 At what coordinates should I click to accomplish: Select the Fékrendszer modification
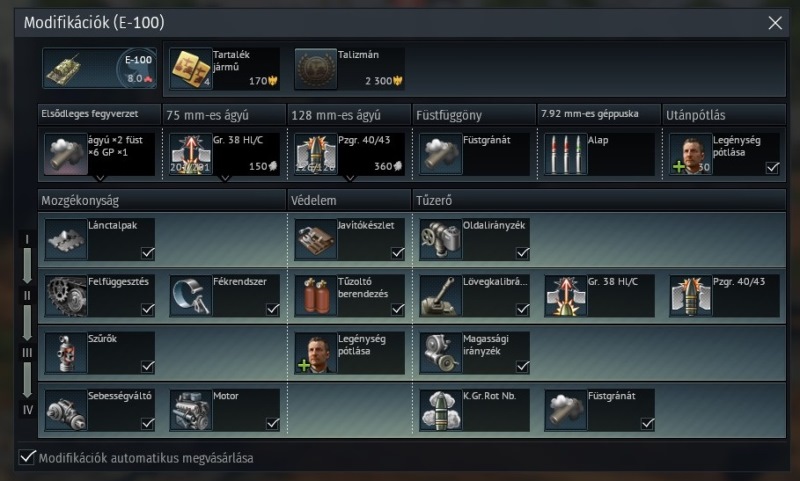tap(224, 296)
